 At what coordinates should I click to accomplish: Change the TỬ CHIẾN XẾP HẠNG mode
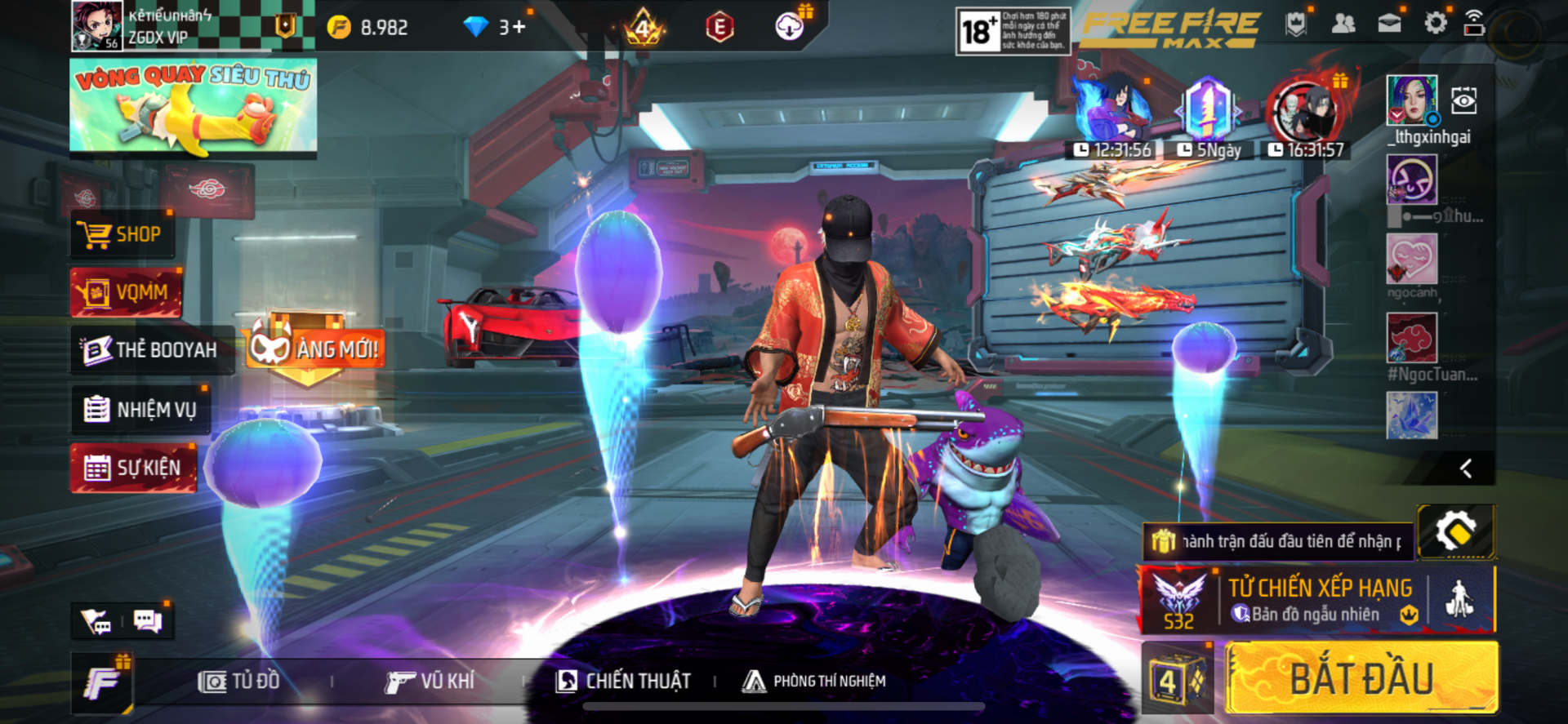tap(1318, 600)
